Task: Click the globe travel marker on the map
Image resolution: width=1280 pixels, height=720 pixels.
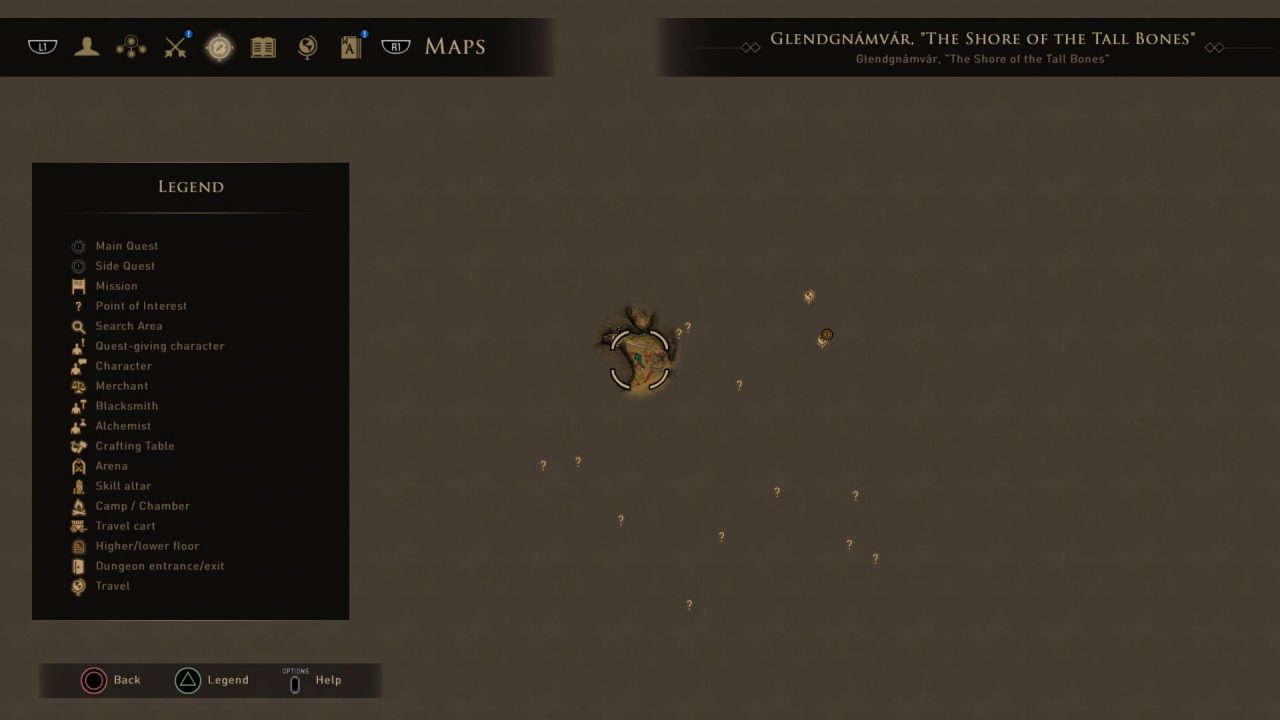Action: pos(809,296)
